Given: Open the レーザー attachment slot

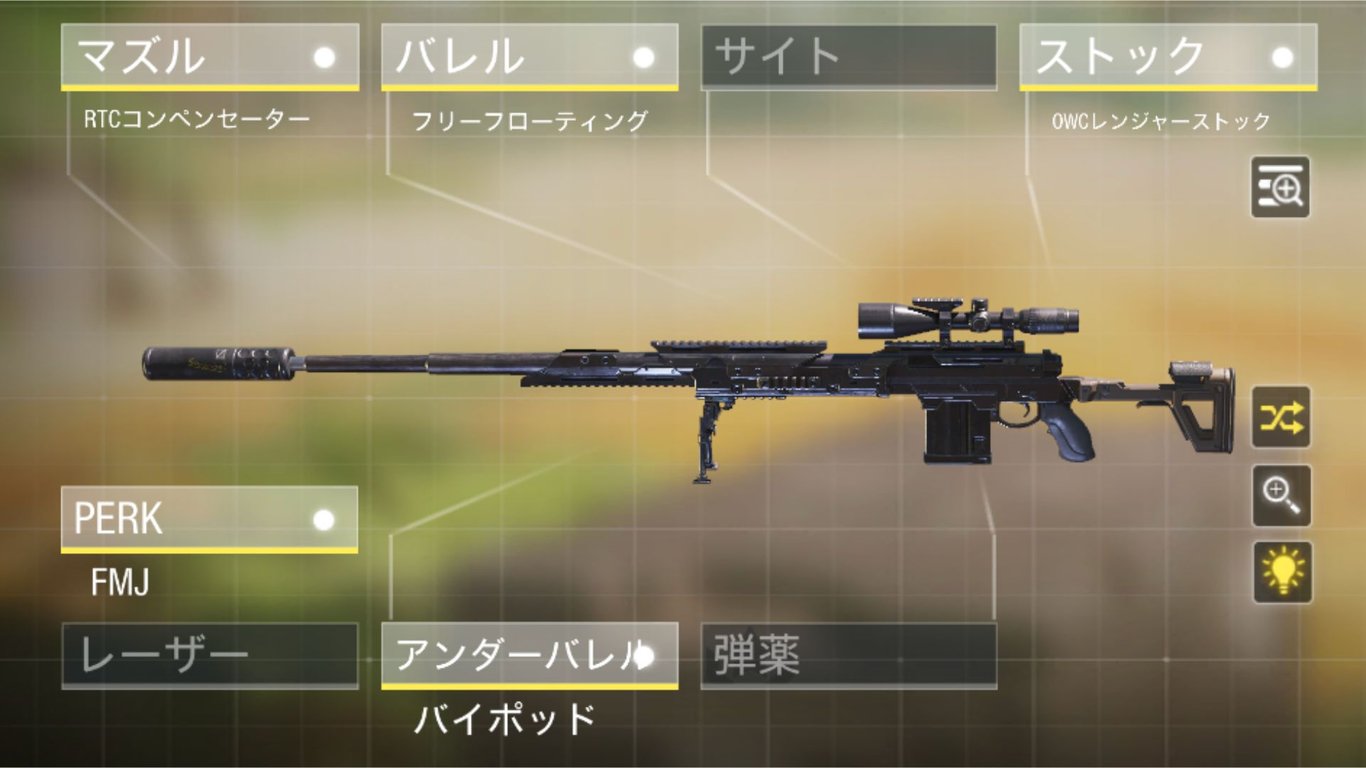Looking at the screenshot, I should pos(210,655).
